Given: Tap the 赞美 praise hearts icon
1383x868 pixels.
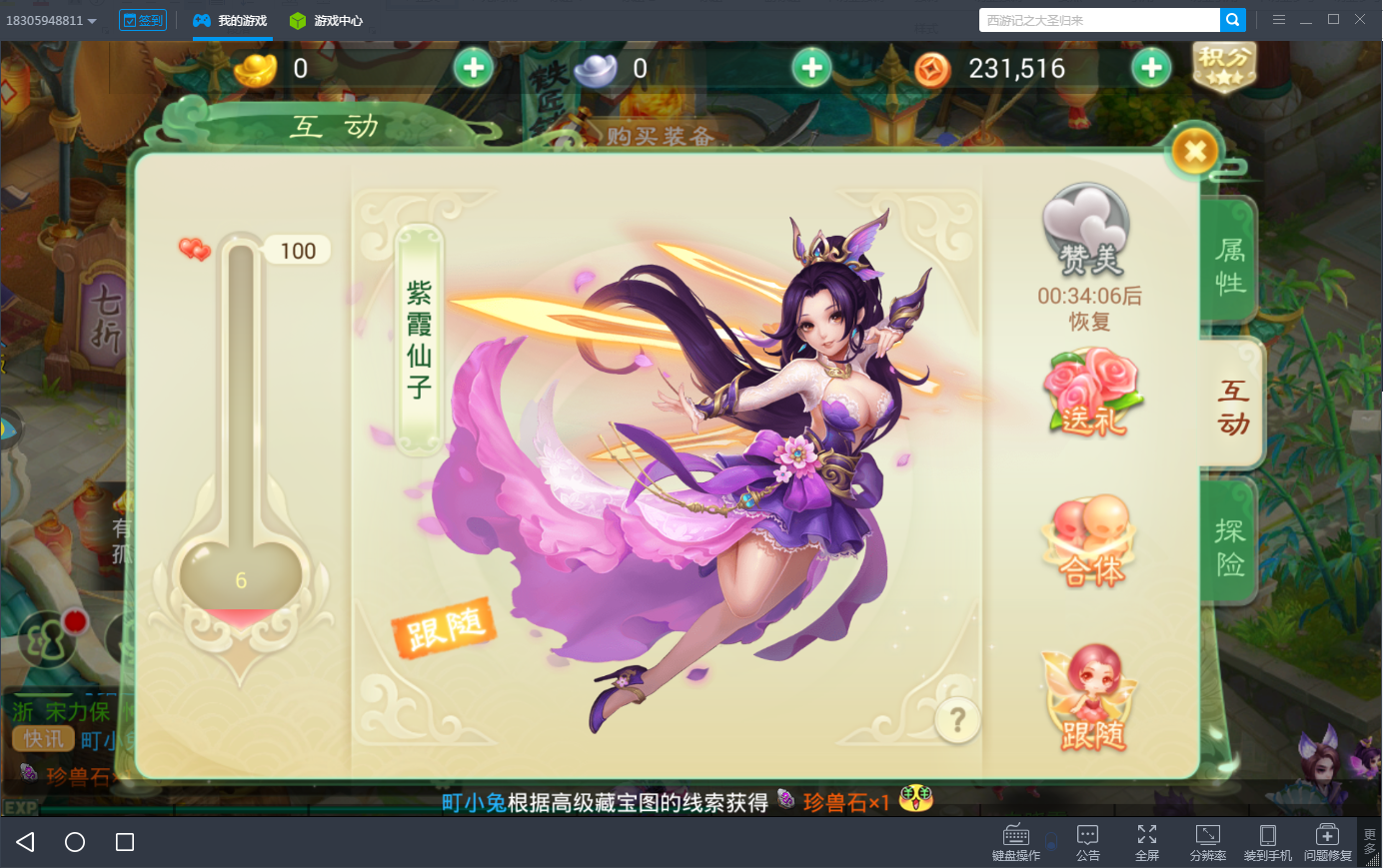Looking at the screenshot, I should tap(1086, 232).
